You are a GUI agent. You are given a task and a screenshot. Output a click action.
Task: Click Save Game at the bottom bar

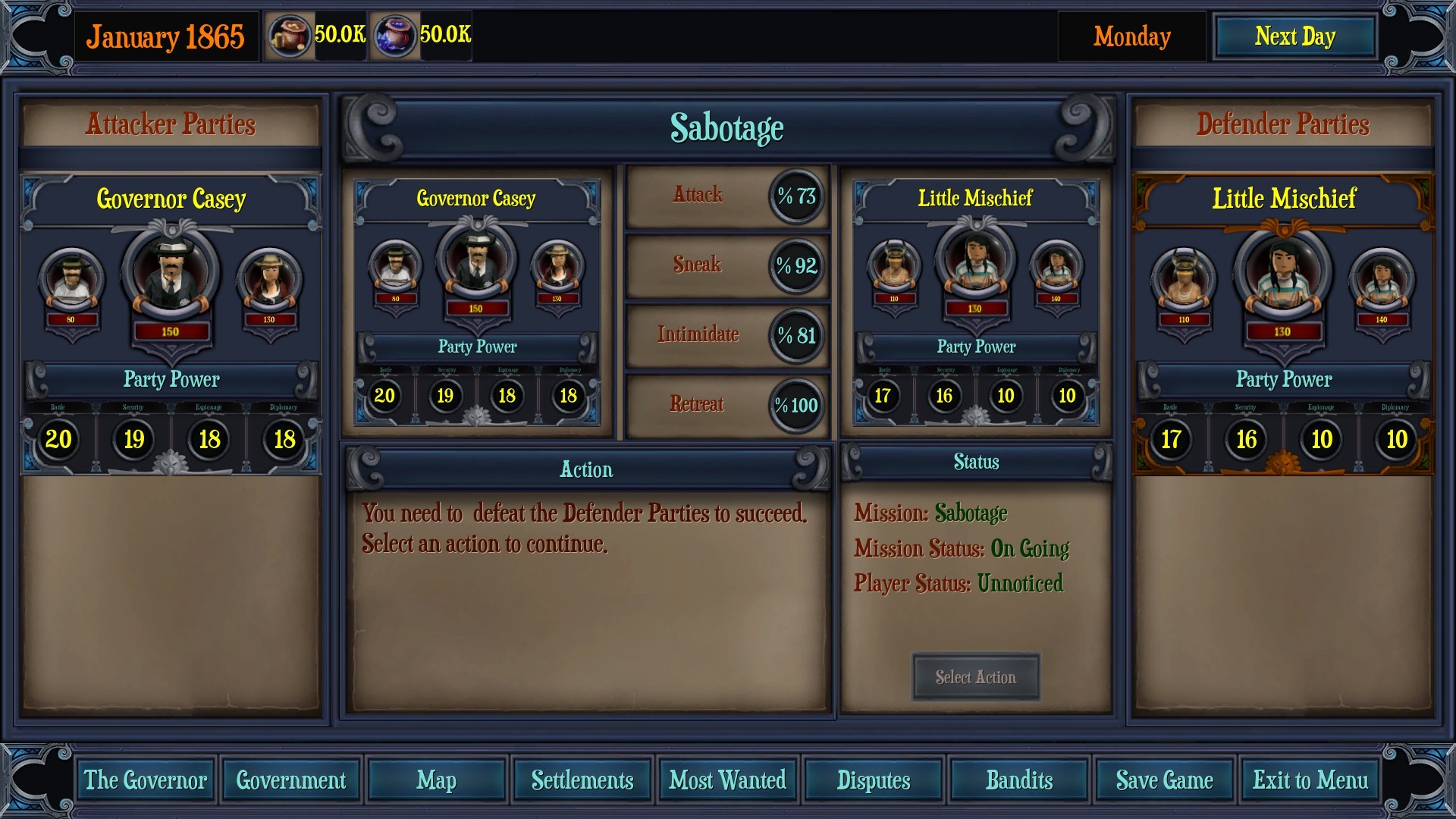tap(1165, 780)
